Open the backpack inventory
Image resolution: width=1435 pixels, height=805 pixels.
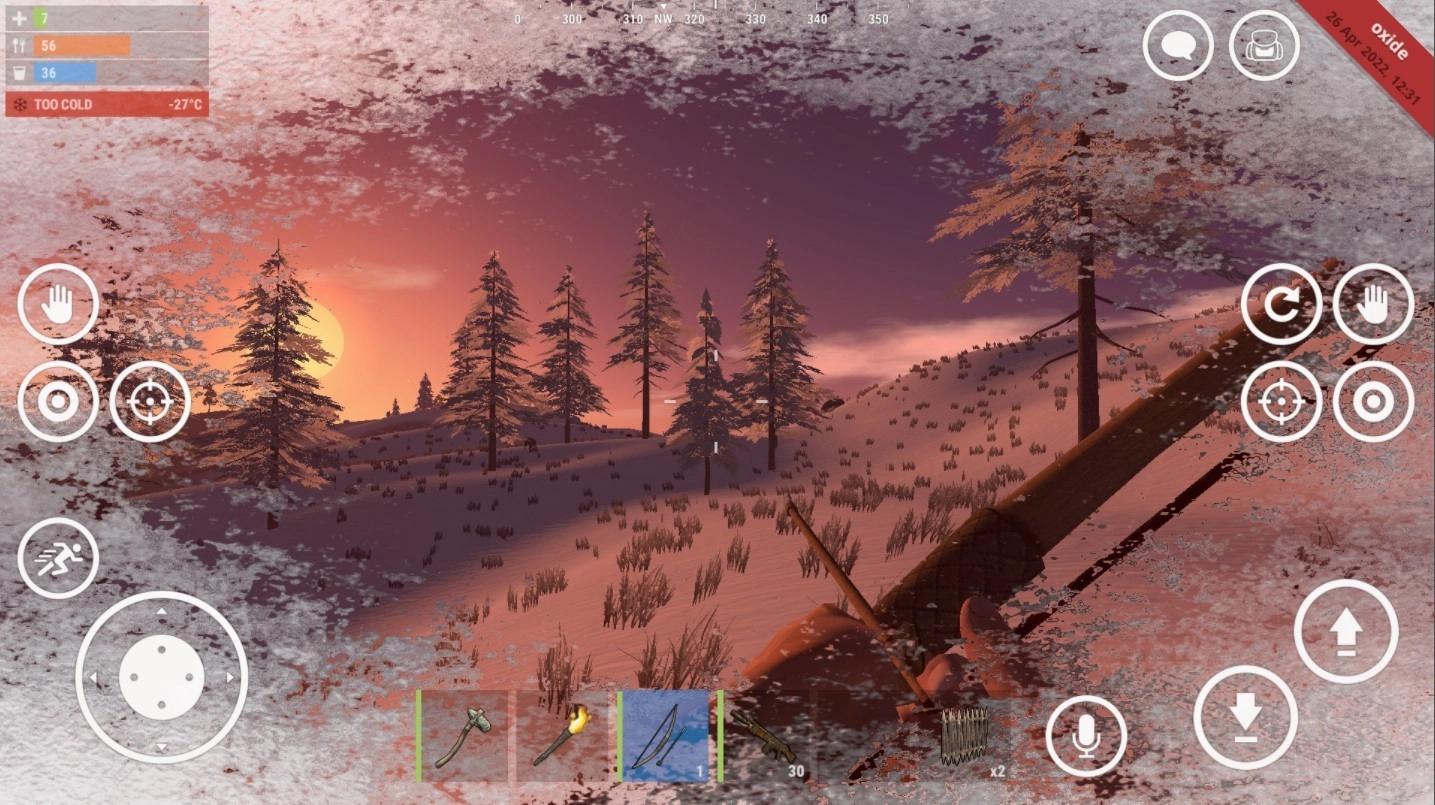point(1264,46)
